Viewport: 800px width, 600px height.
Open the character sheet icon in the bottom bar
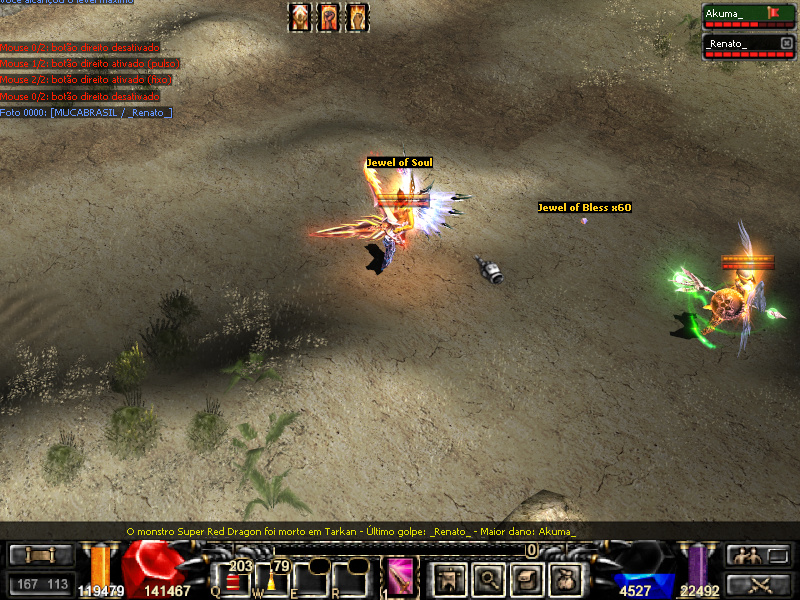pos(450,578)
